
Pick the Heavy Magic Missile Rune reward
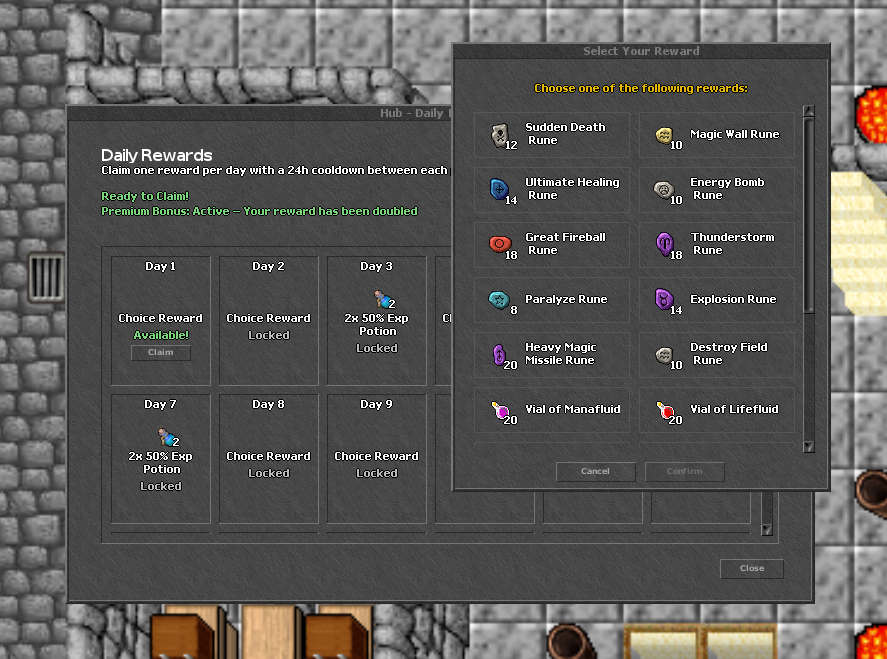pos(552,354)
